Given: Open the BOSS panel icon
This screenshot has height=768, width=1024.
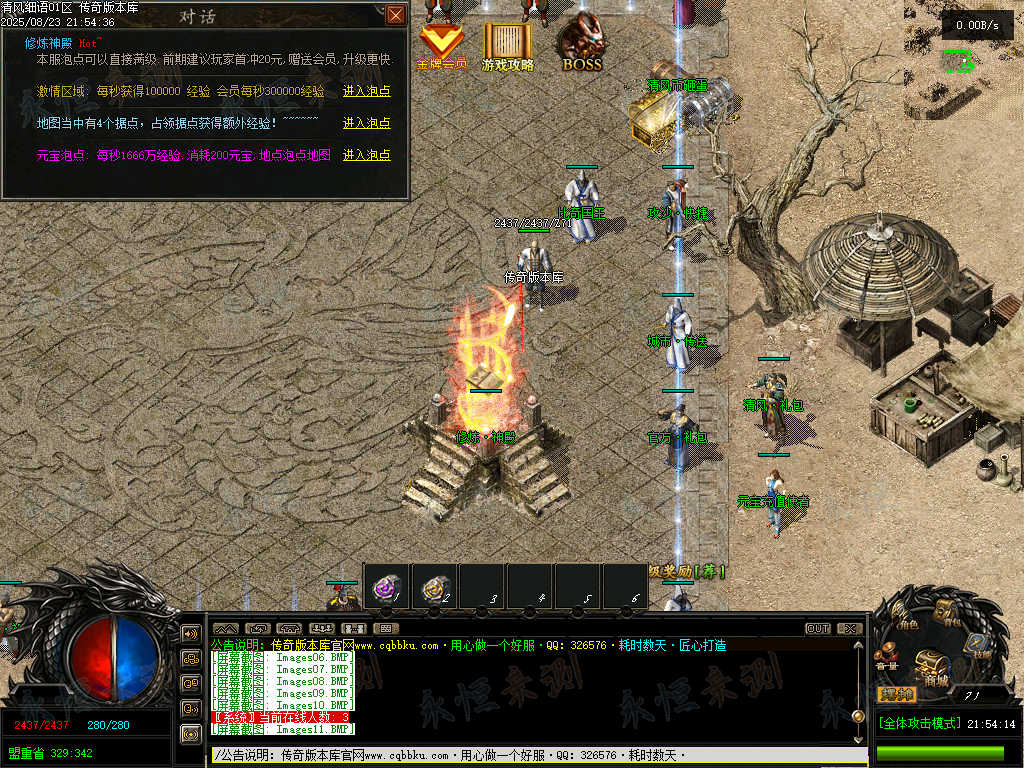Looking at the screenshot, I should click(x=582, y=45).
